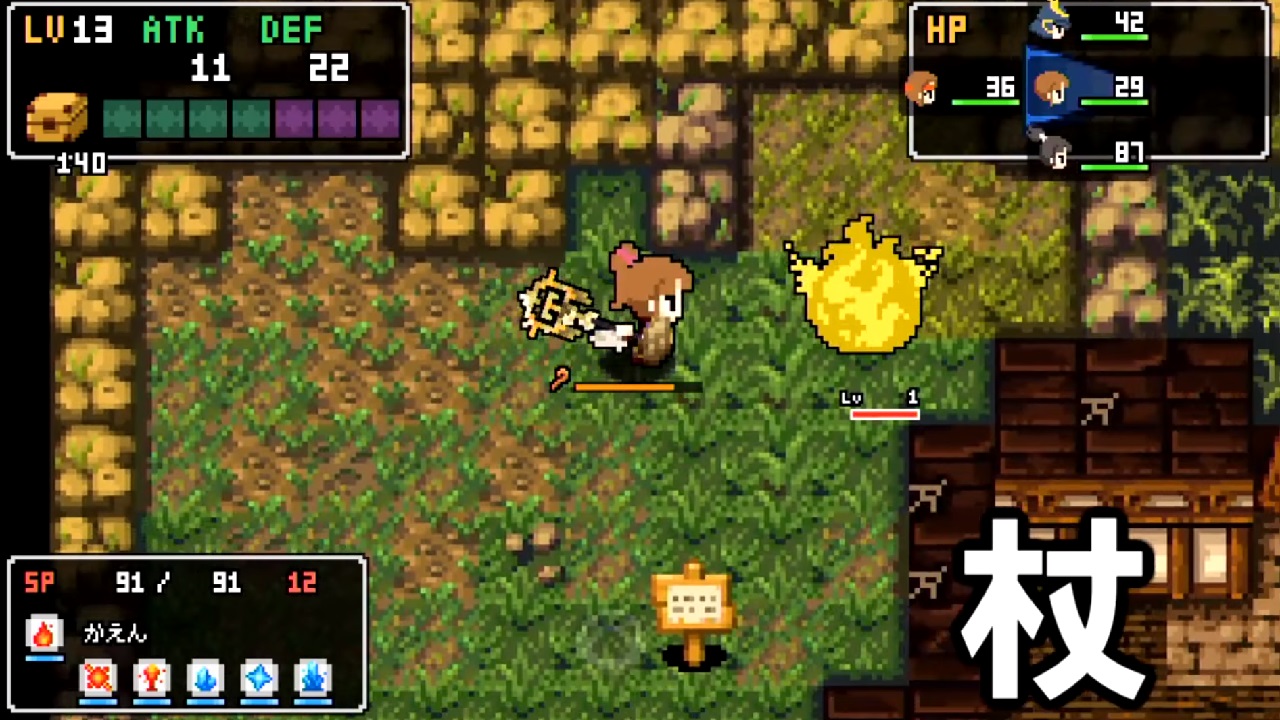Select the red-bow girl party portrait
1280x720 pixels.
922,89
